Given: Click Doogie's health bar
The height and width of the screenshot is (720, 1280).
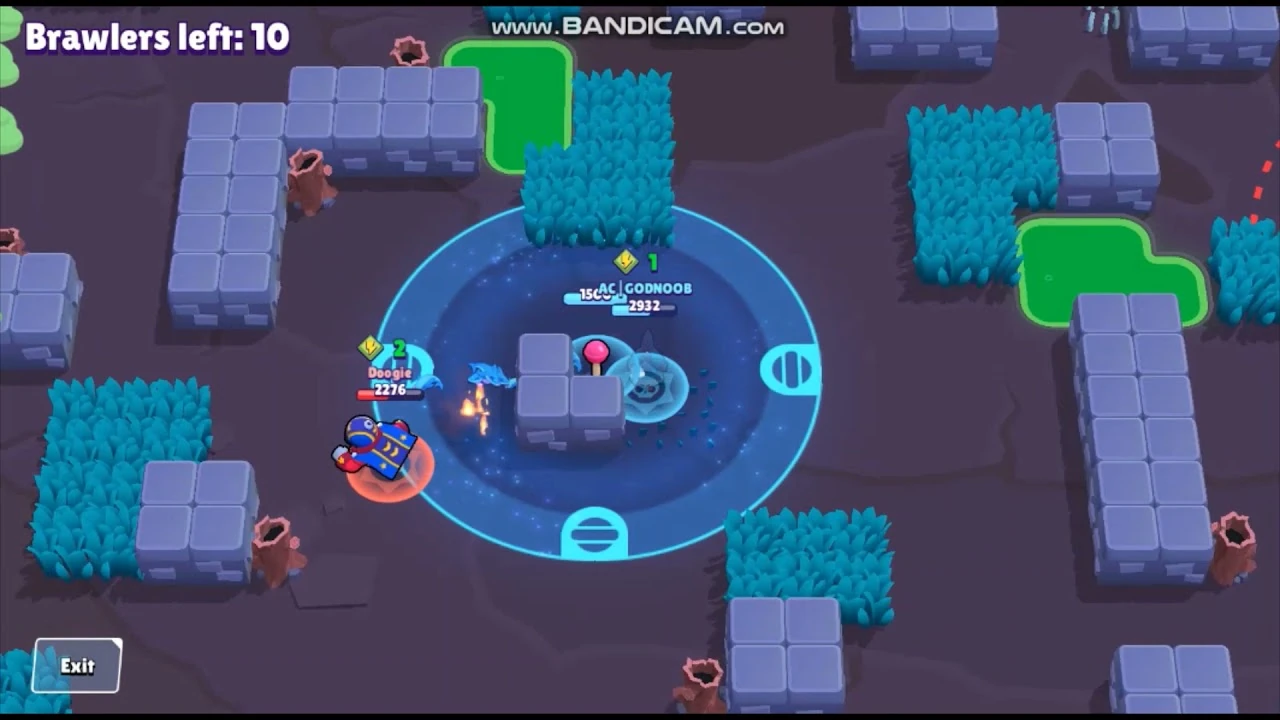Looking at the screenshot, I should 390,394.
